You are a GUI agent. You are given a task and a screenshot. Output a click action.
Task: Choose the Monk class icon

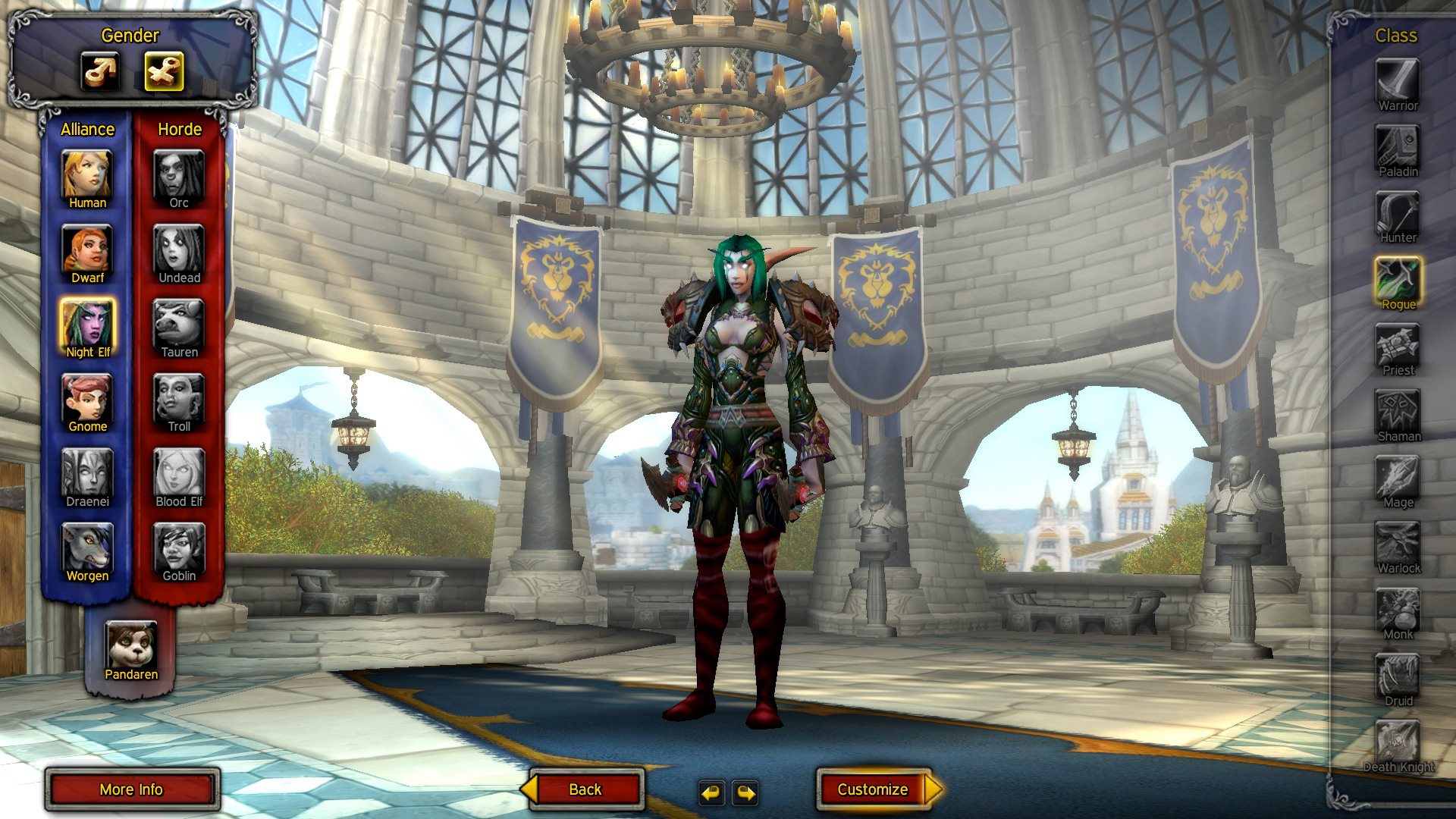tap(1398, 609)
